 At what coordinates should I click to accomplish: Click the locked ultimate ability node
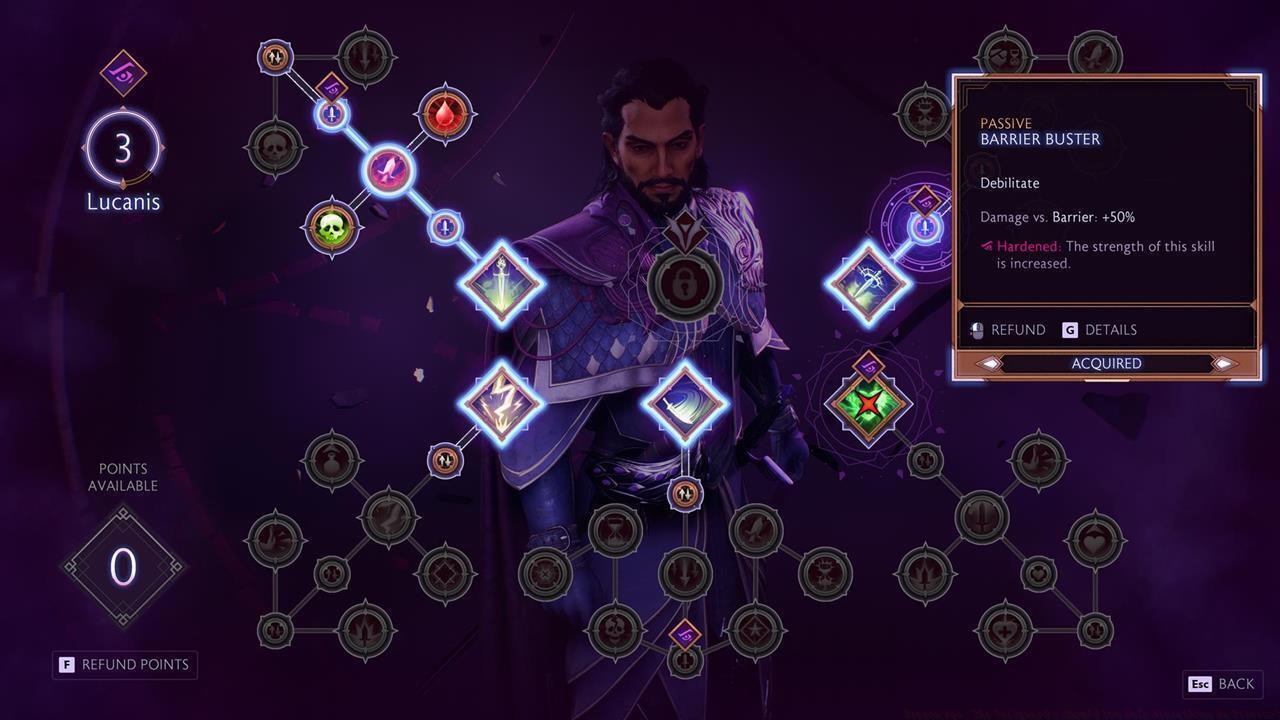[685, 283]
